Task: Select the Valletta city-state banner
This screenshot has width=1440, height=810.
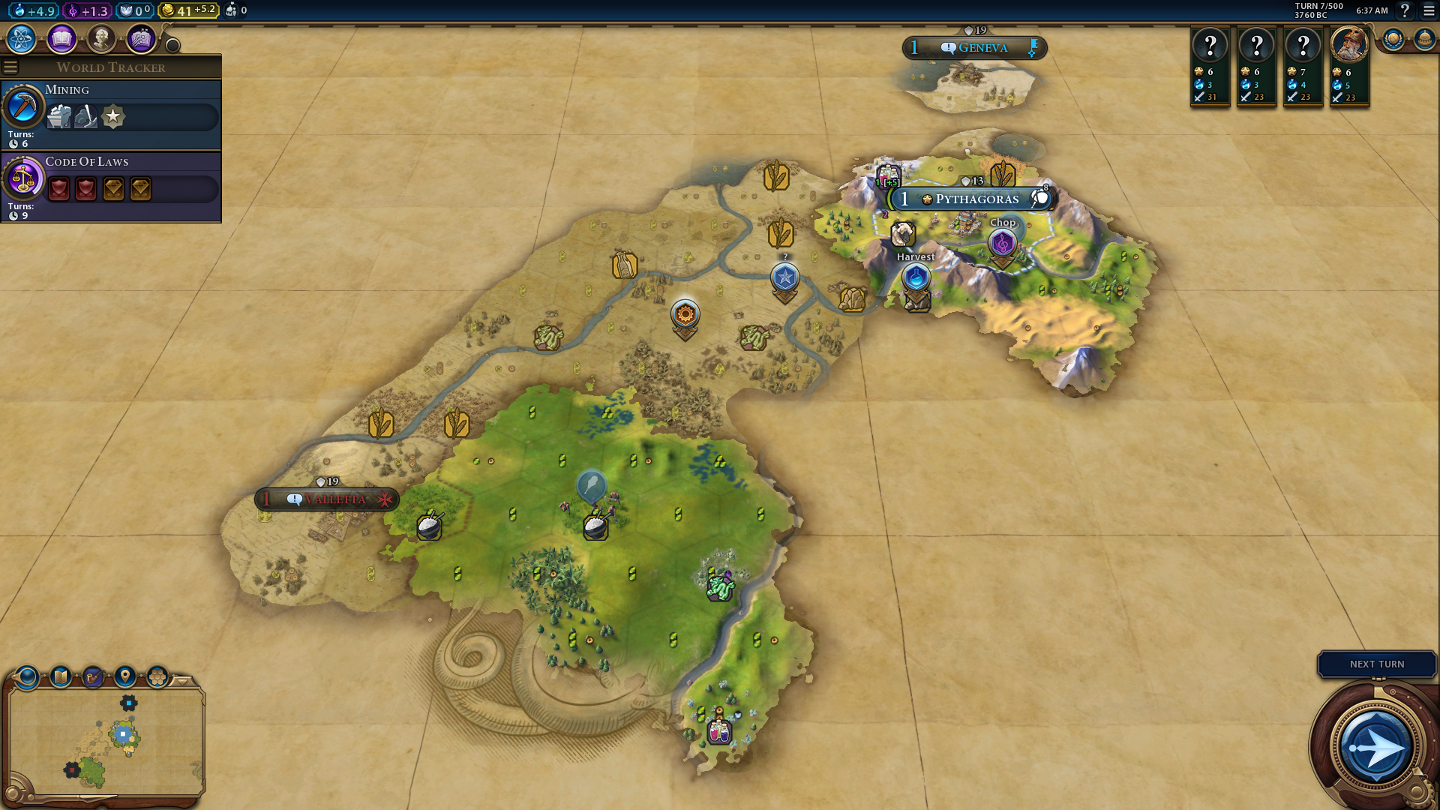Action: pos(327,499)
